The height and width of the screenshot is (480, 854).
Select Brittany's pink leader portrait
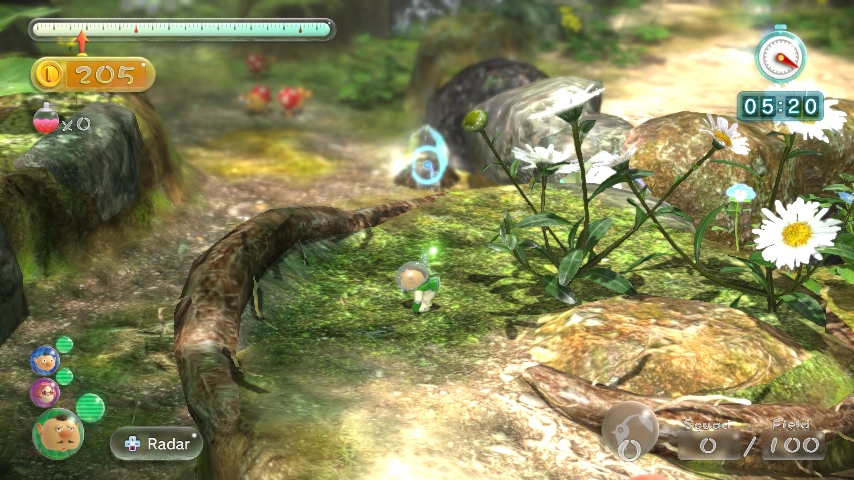(44, 392)
